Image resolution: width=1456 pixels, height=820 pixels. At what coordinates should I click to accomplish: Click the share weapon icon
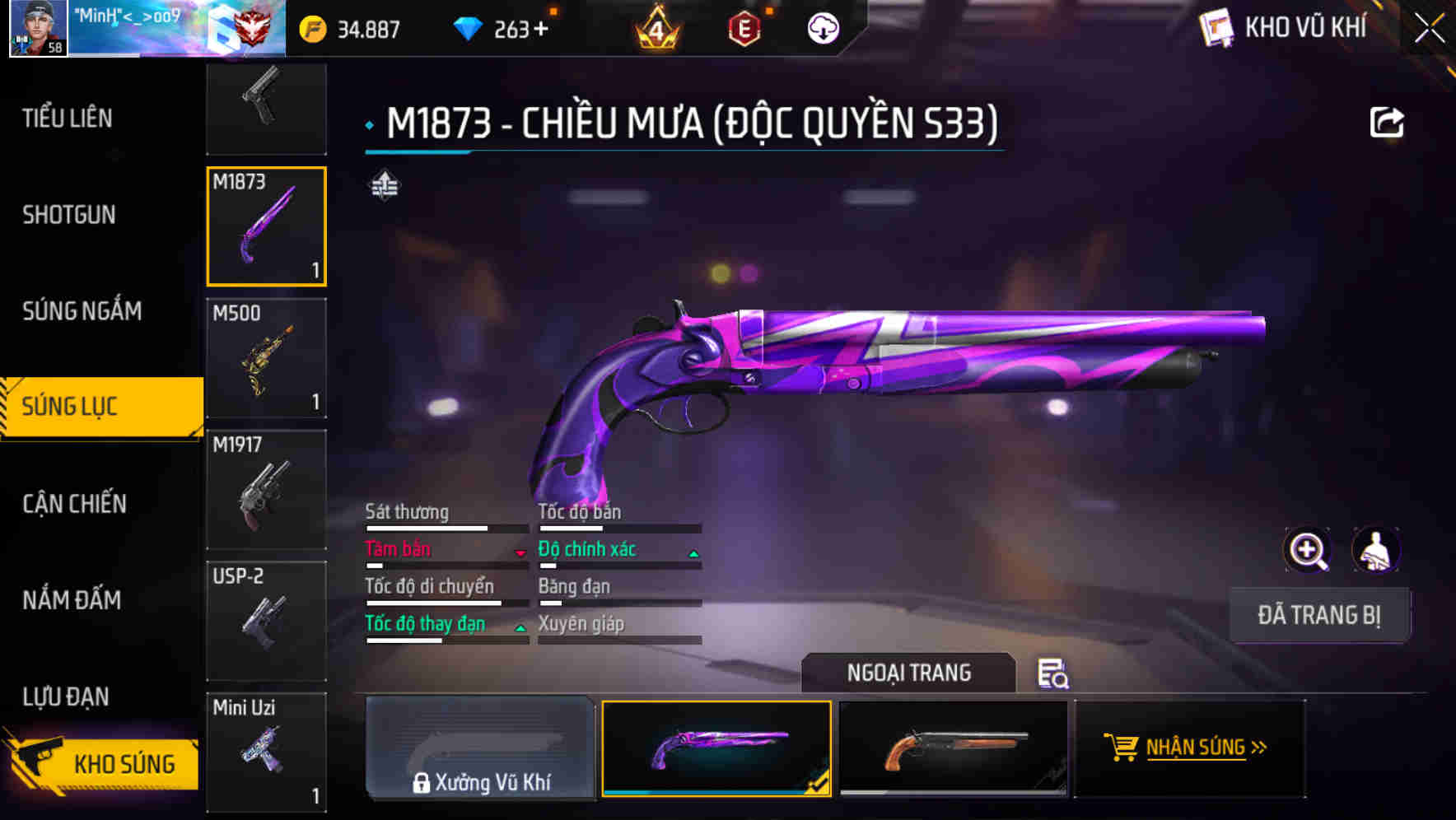point(1387,121)
